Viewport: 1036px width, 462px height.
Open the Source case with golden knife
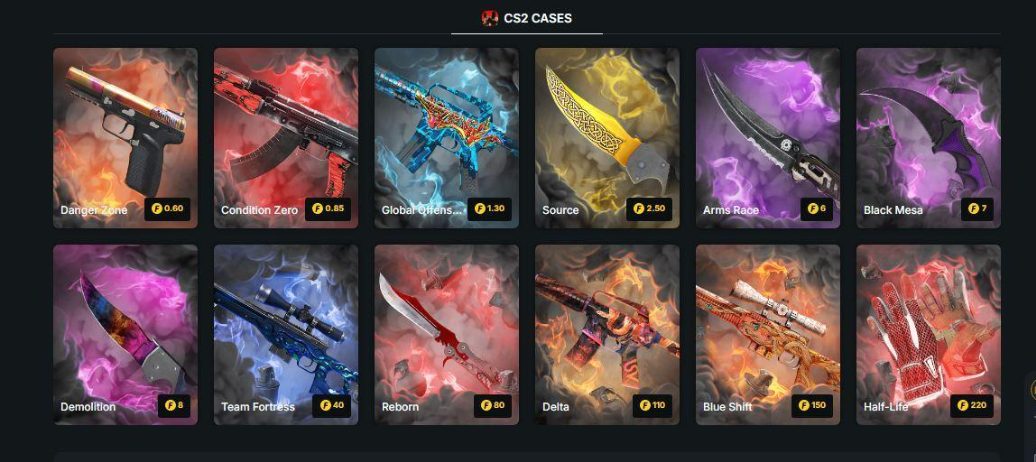coord(607,138)
